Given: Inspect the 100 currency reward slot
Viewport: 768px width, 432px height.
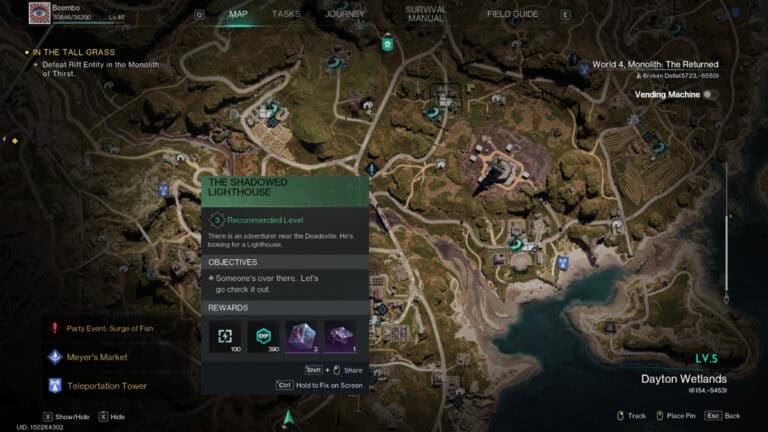Looking at the screenshot, I should click(x=225, y=336).
